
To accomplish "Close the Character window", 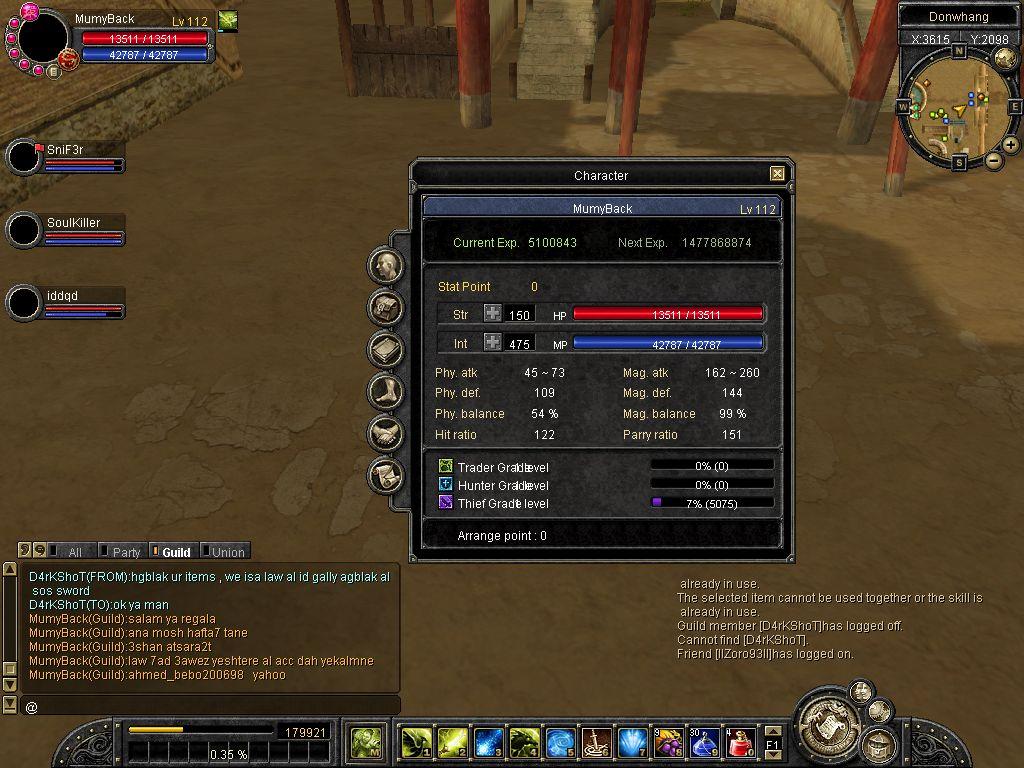I will (777, 174).
